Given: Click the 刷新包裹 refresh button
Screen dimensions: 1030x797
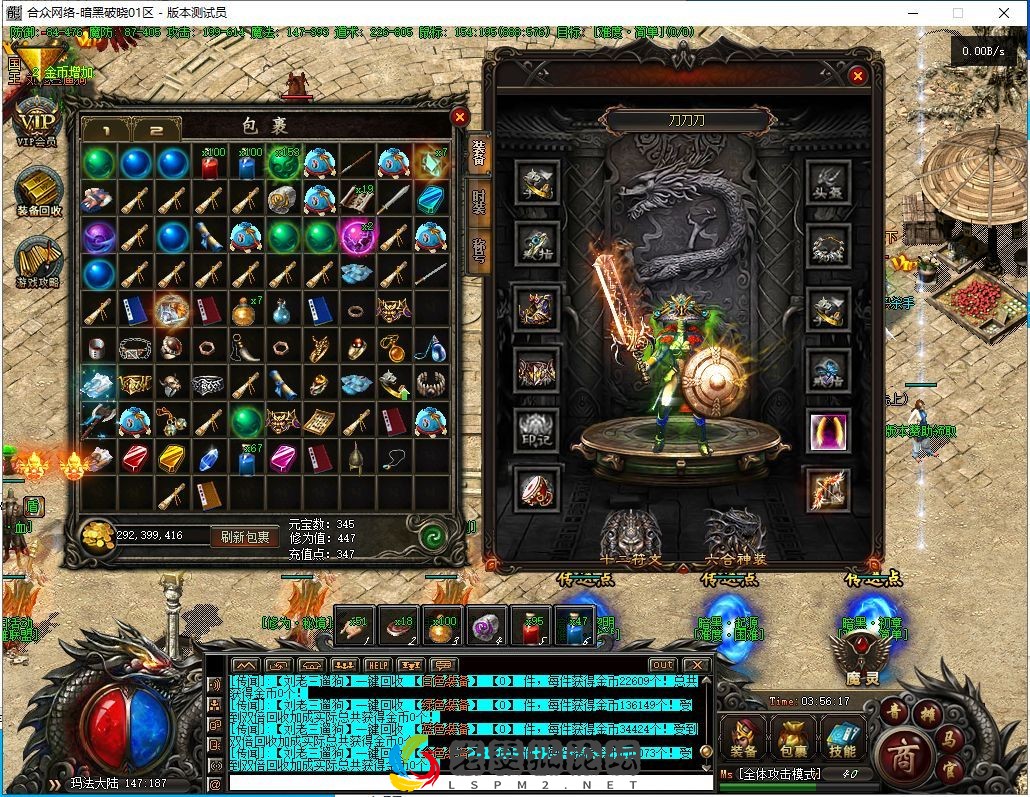Looking at the screenshot, I should click(245, 537).
